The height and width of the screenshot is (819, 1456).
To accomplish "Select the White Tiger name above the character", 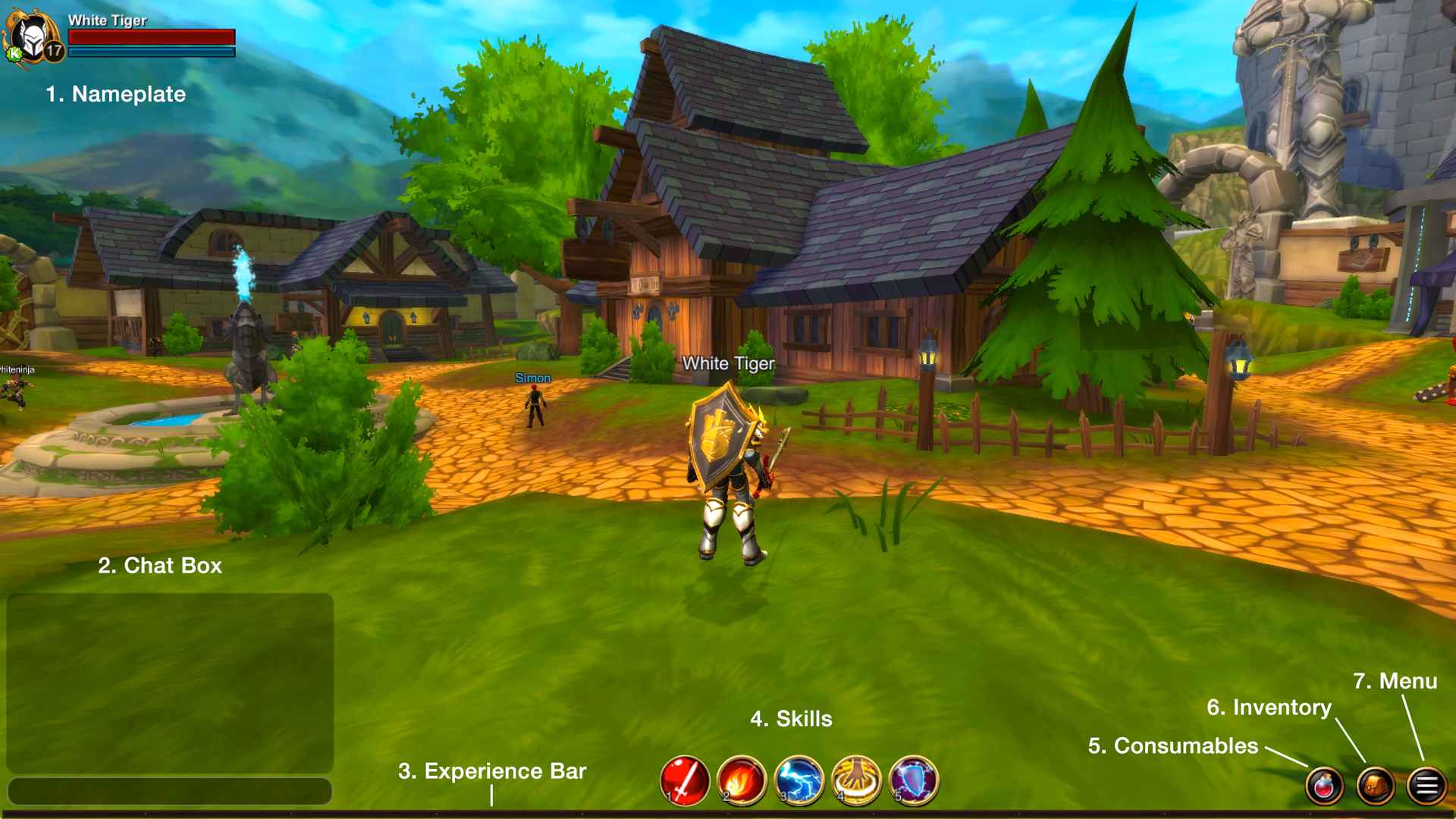I will pyautogui.click(x=728, y=365).
